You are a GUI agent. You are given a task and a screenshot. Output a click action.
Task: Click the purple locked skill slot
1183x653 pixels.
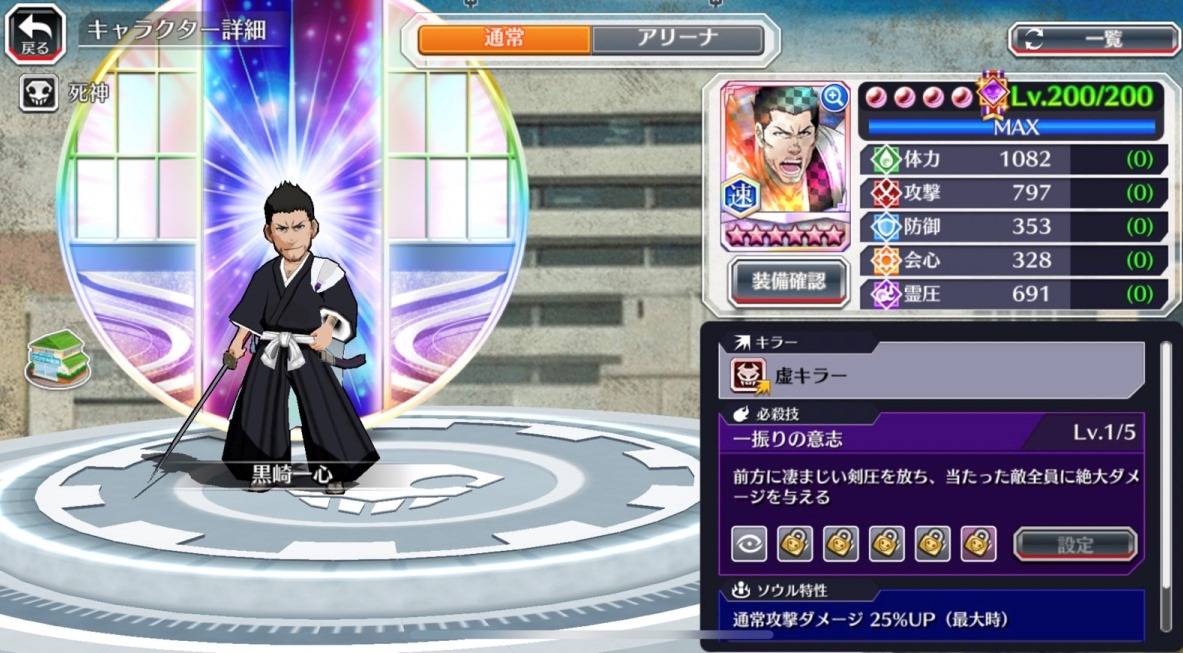[978, 544]
